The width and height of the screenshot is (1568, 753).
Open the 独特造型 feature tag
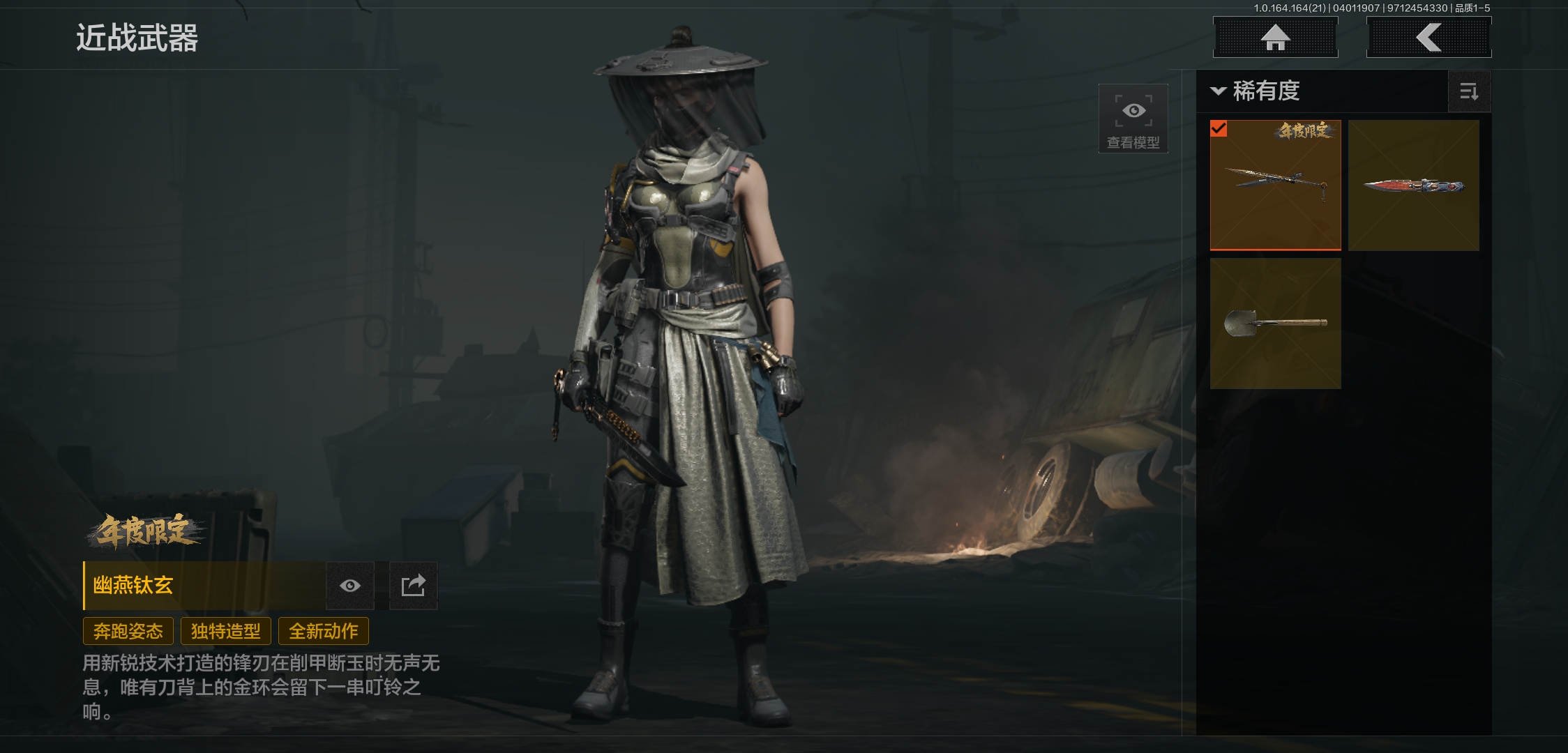226,632
